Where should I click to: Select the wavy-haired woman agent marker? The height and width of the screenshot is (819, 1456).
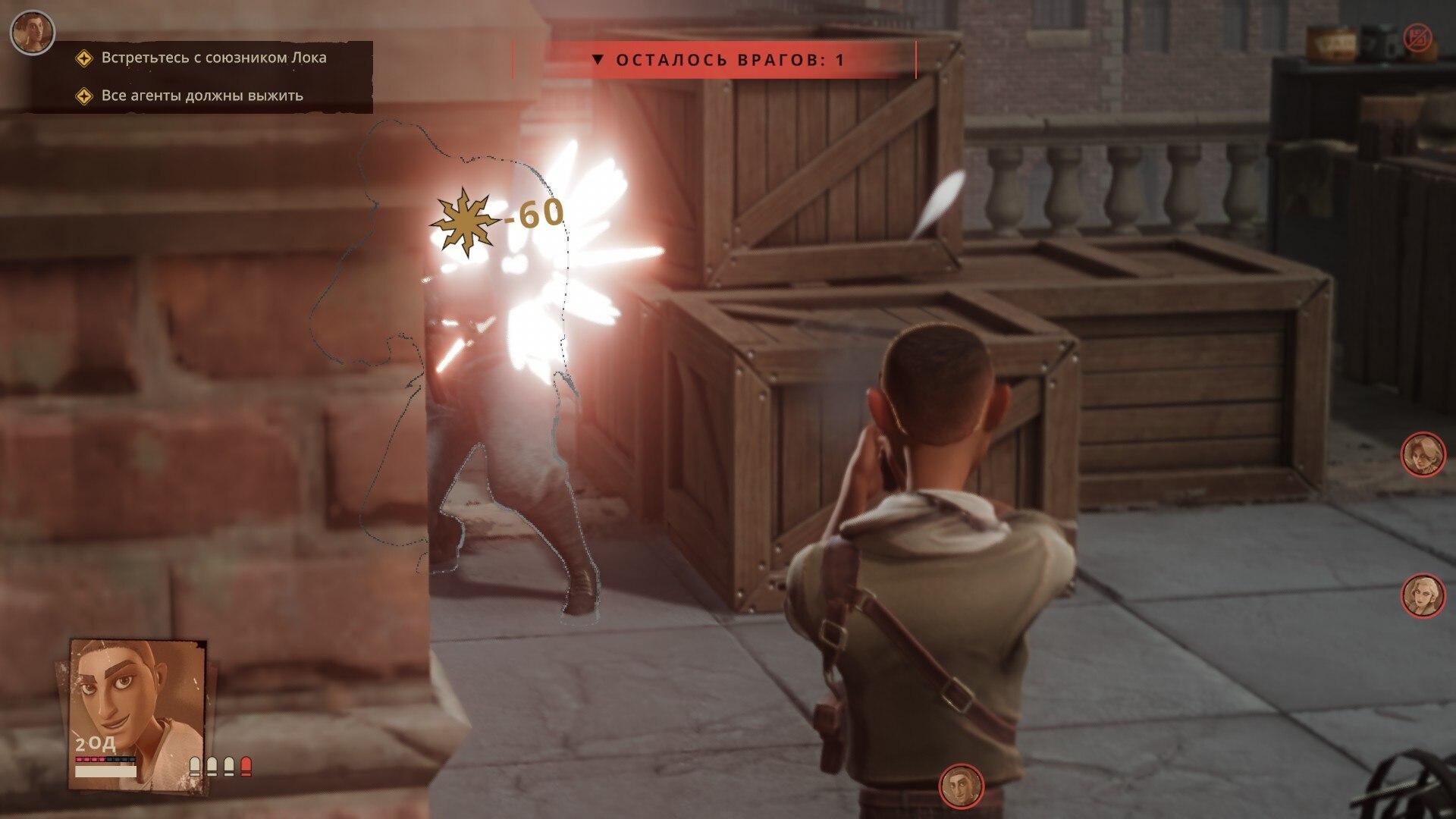point(1421,454)
